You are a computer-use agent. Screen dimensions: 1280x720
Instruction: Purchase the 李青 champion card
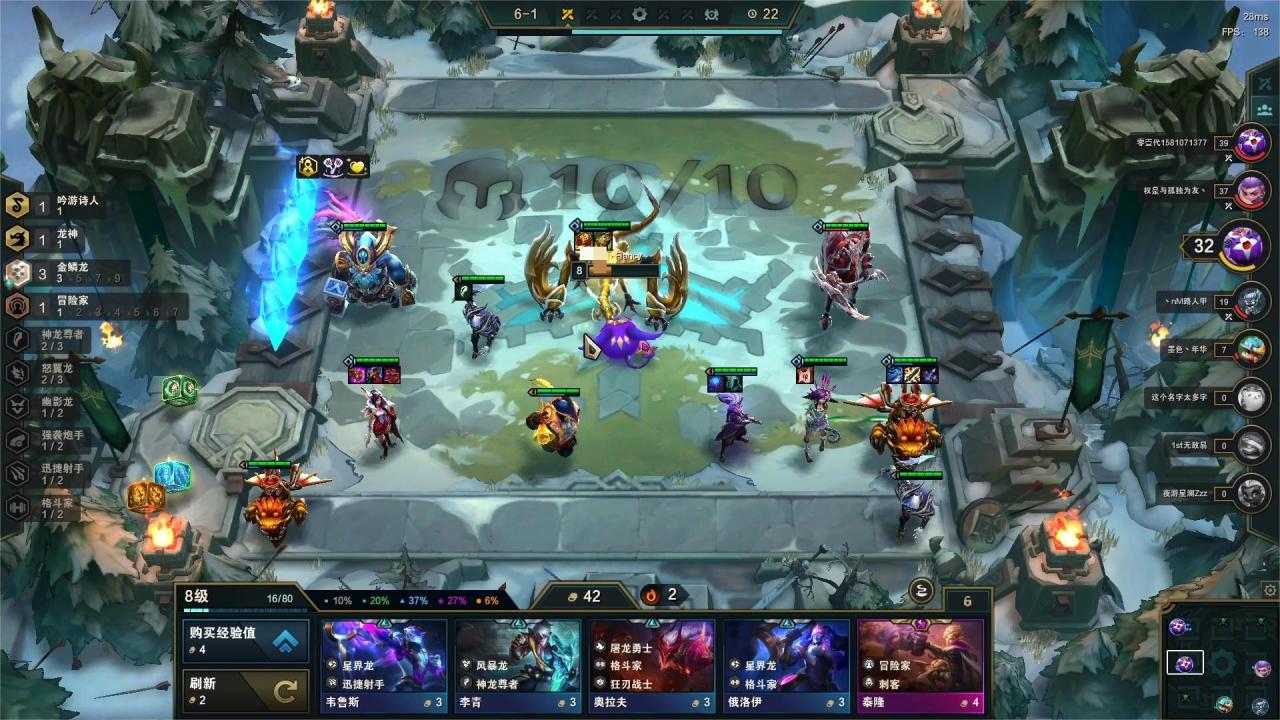pos(517,665)
